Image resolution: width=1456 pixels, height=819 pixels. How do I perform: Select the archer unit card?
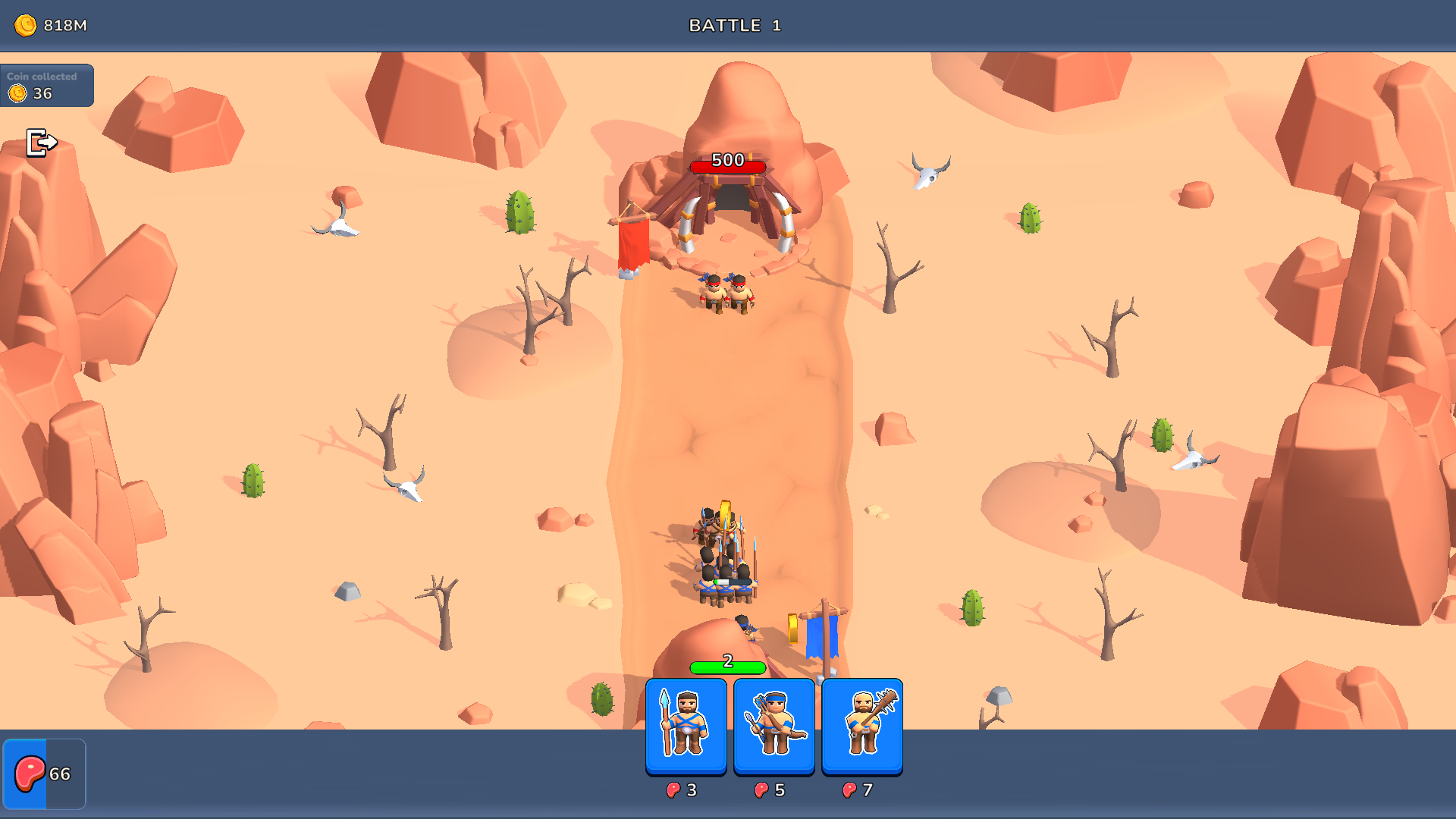pyautogui.click(x=773, y=724)
